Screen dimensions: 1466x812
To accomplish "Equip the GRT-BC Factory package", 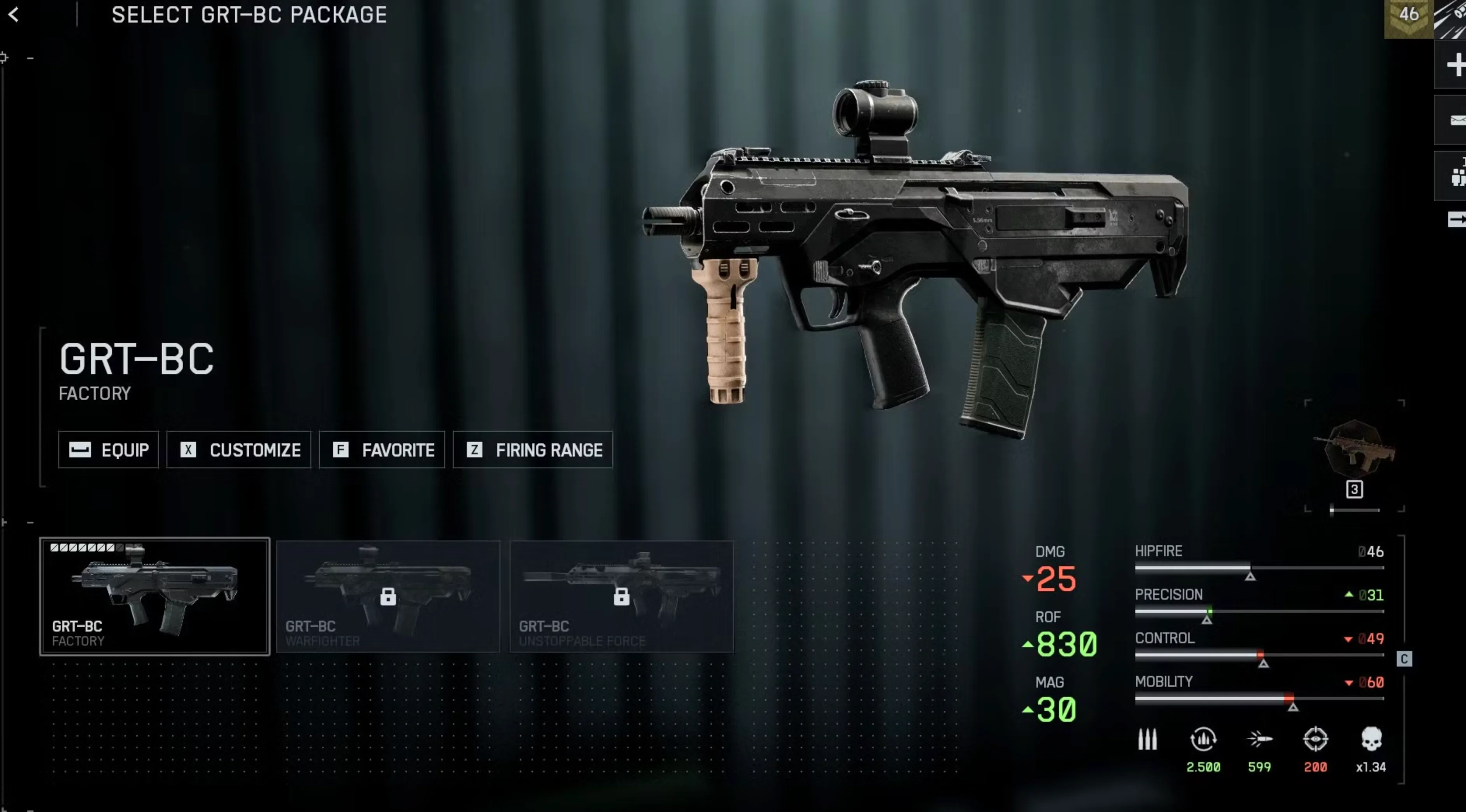I will click(x=108, y=450).
